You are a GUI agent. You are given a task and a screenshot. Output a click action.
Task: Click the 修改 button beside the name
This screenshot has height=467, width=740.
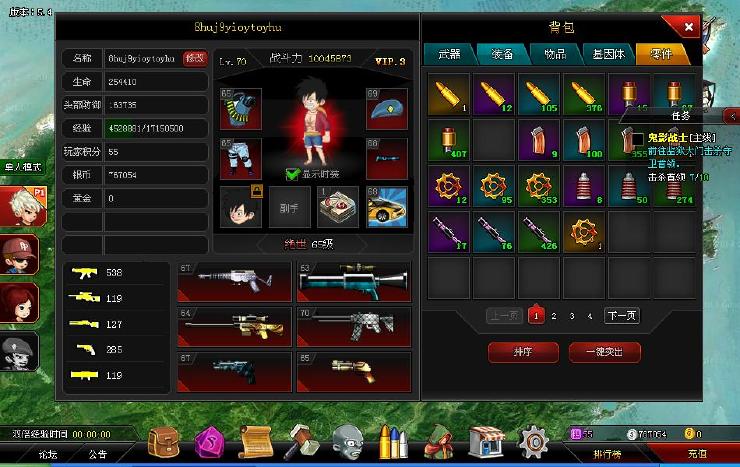coord(196,59)
